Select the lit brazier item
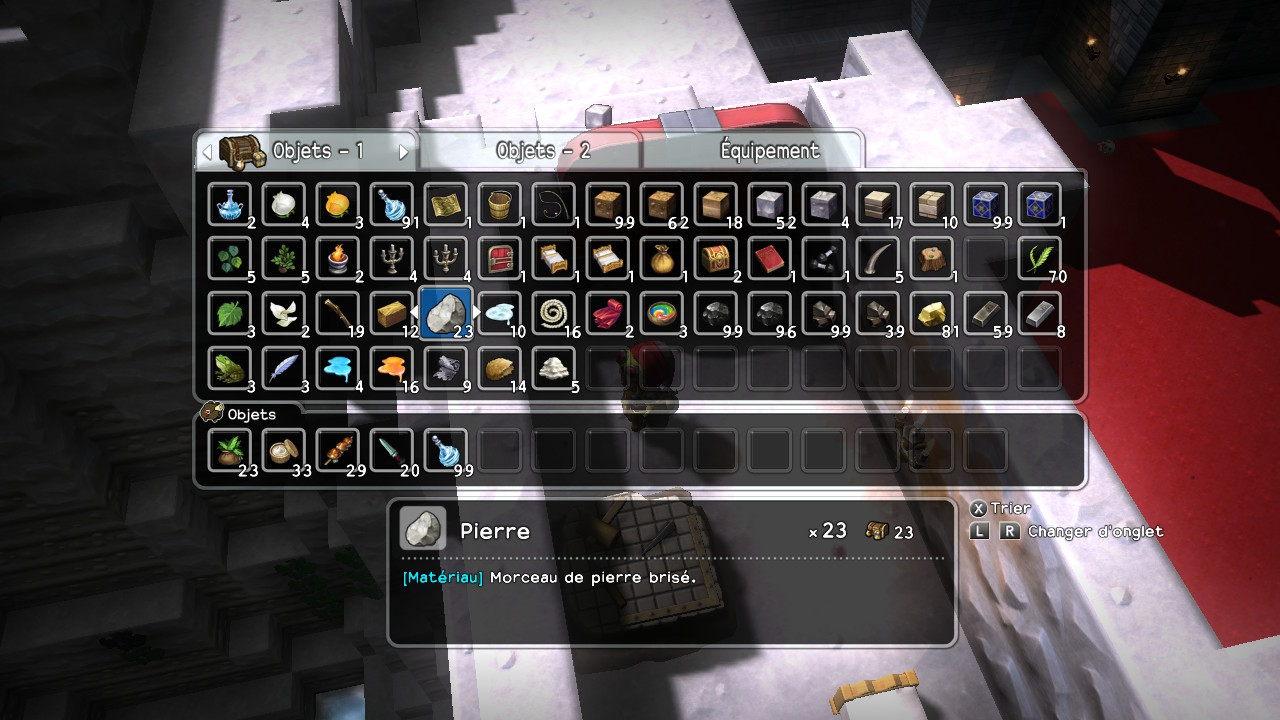 (x=338, y=258)
